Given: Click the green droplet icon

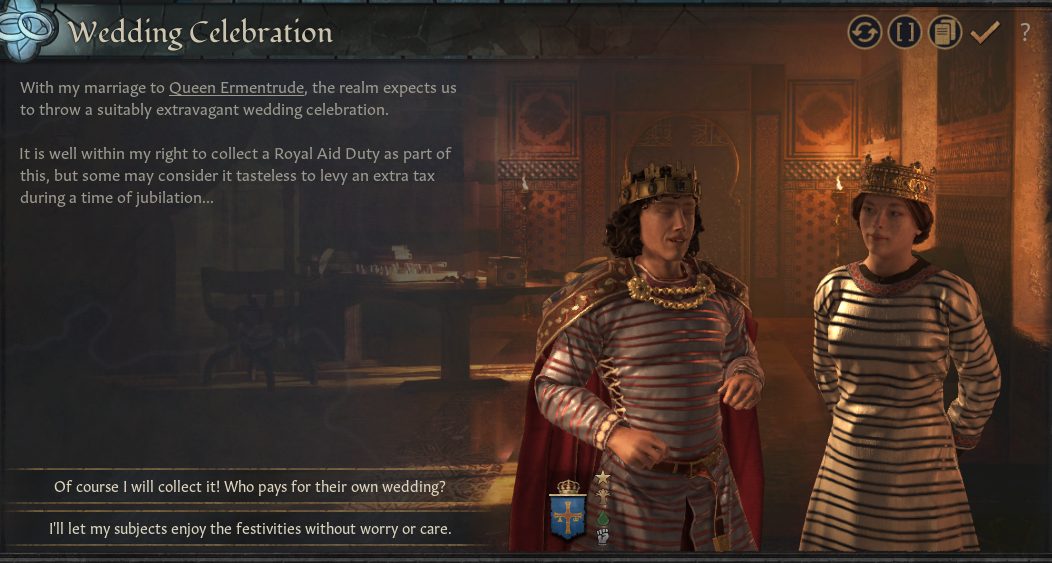Looking at the screenshot, I should click(x=603, y=517).
